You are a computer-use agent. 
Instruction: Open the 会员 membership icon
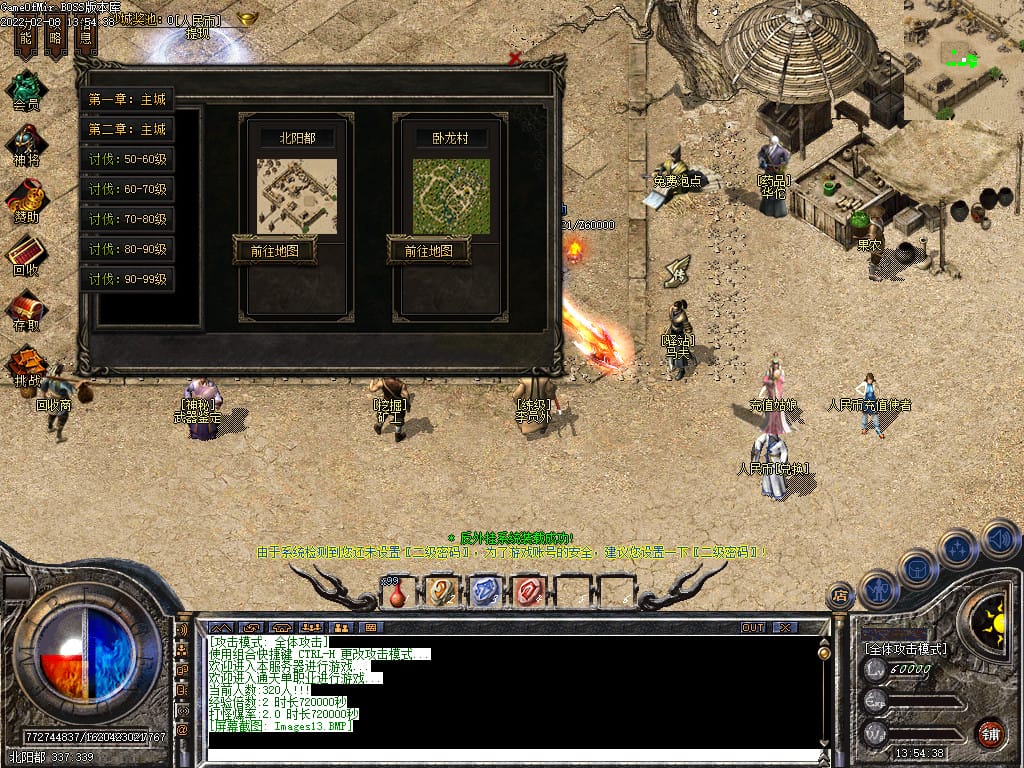pos(26,90)
